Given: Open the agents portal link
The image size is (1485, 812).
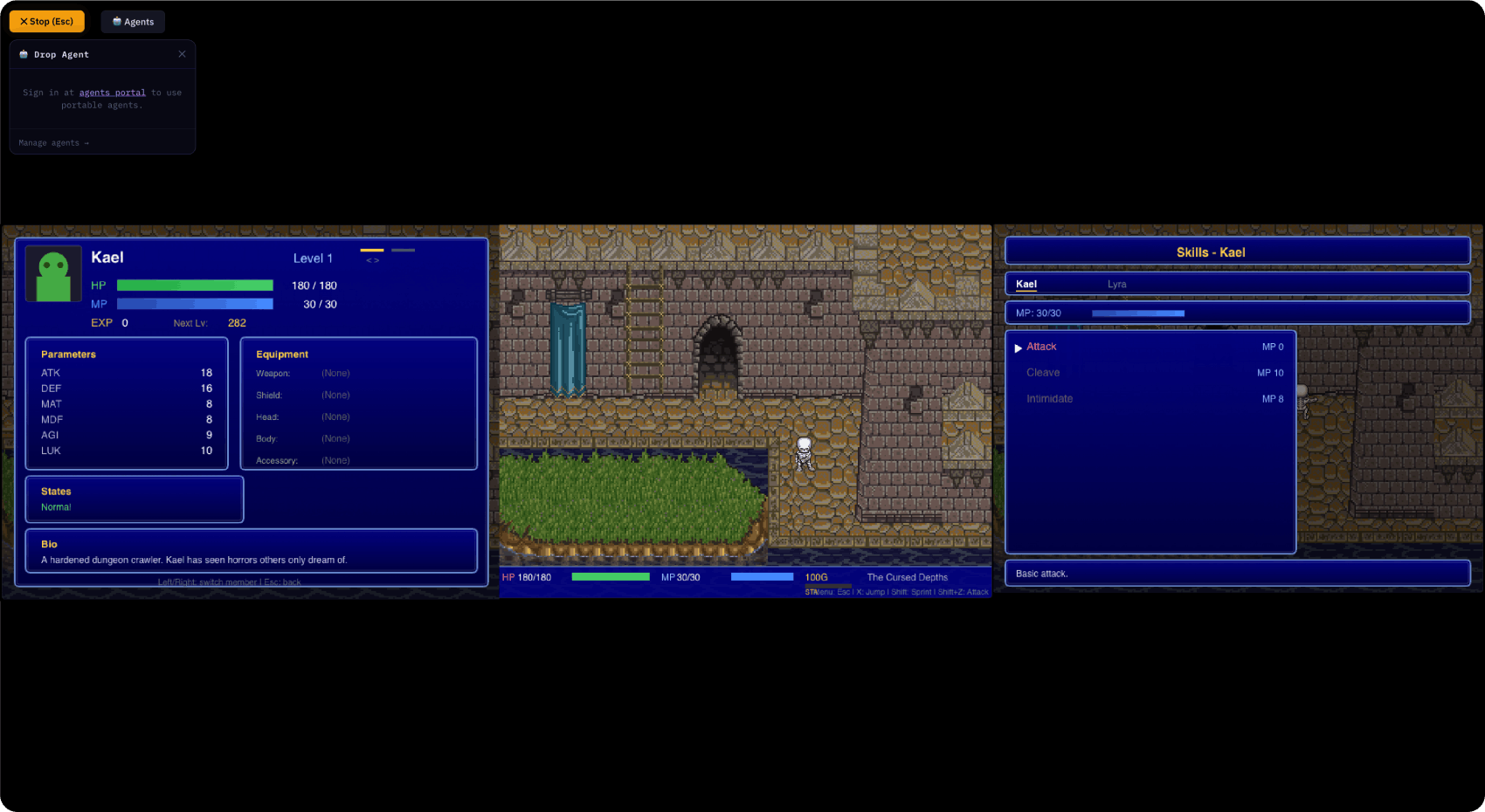Looking at the screenshot, I should point(112,92).
